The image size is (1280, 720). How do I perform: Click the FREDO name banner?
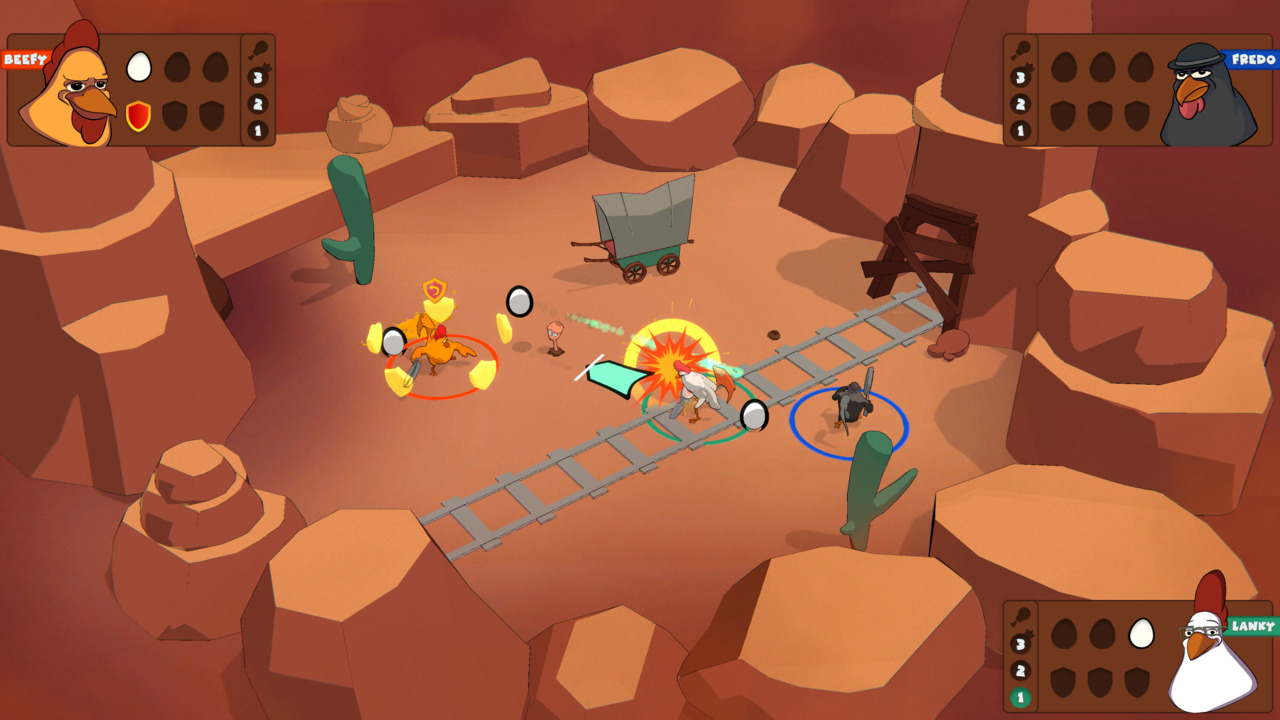[x=1252, y=58]
